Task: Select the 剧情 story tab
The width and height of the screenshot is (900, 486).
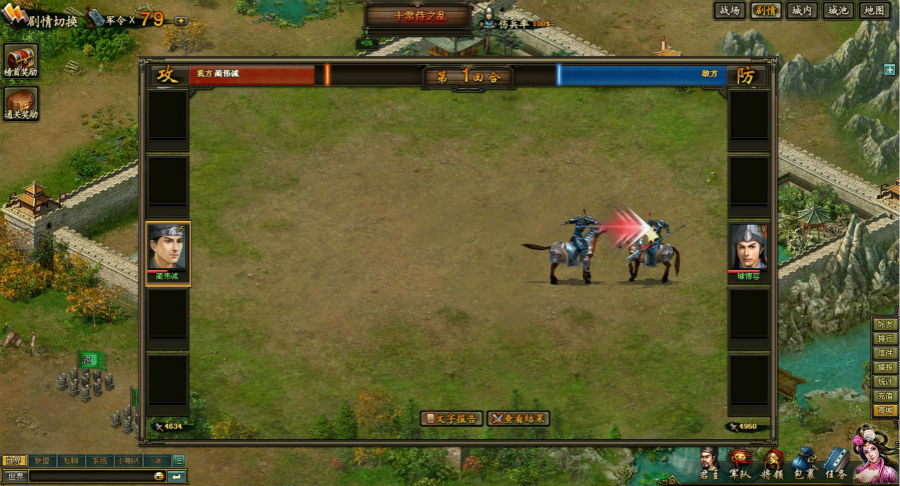Action: [x=765, y=10]
